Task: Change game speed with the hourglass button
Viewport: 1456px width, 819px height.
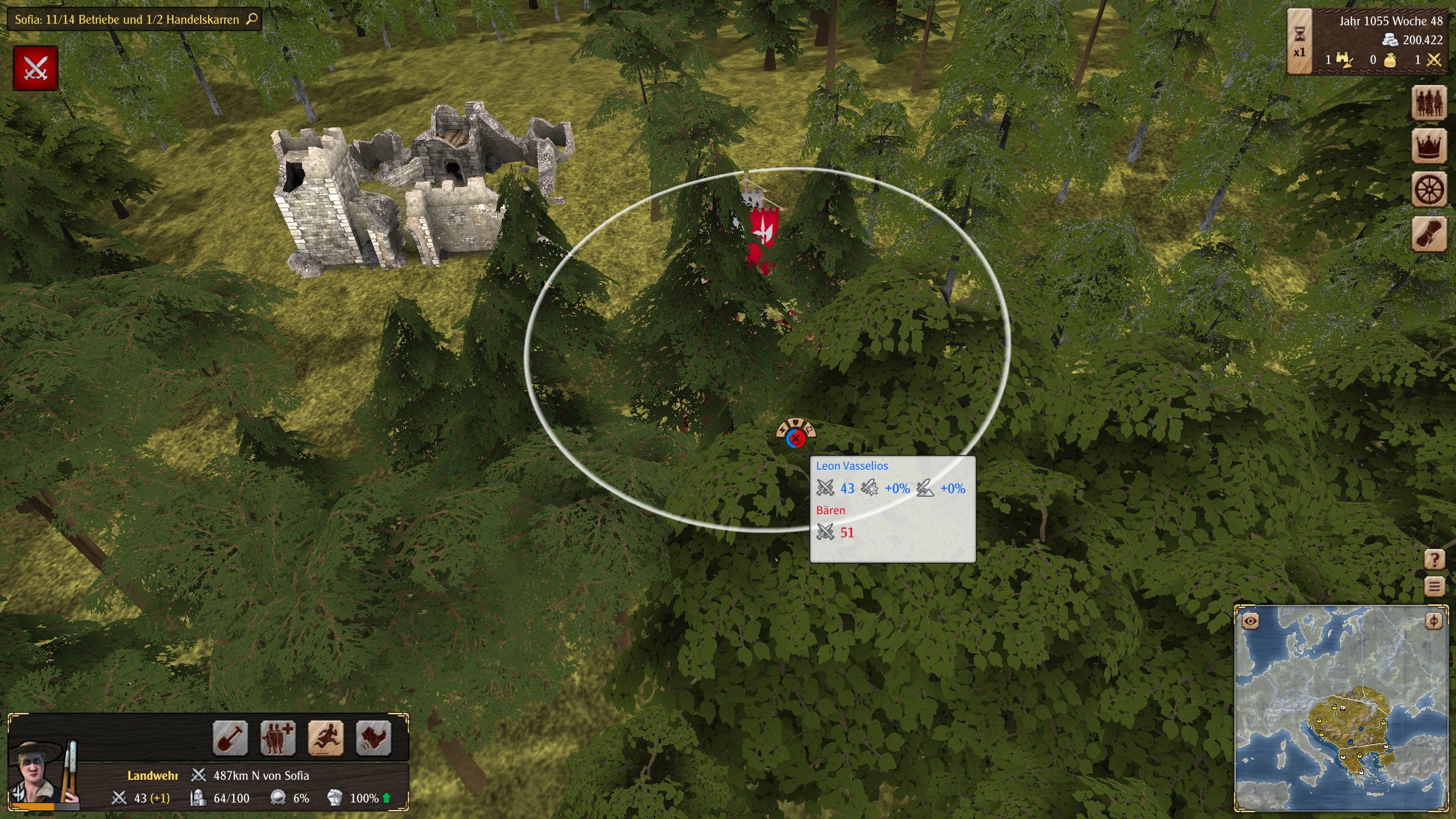Action: (x=1300, y=42)
